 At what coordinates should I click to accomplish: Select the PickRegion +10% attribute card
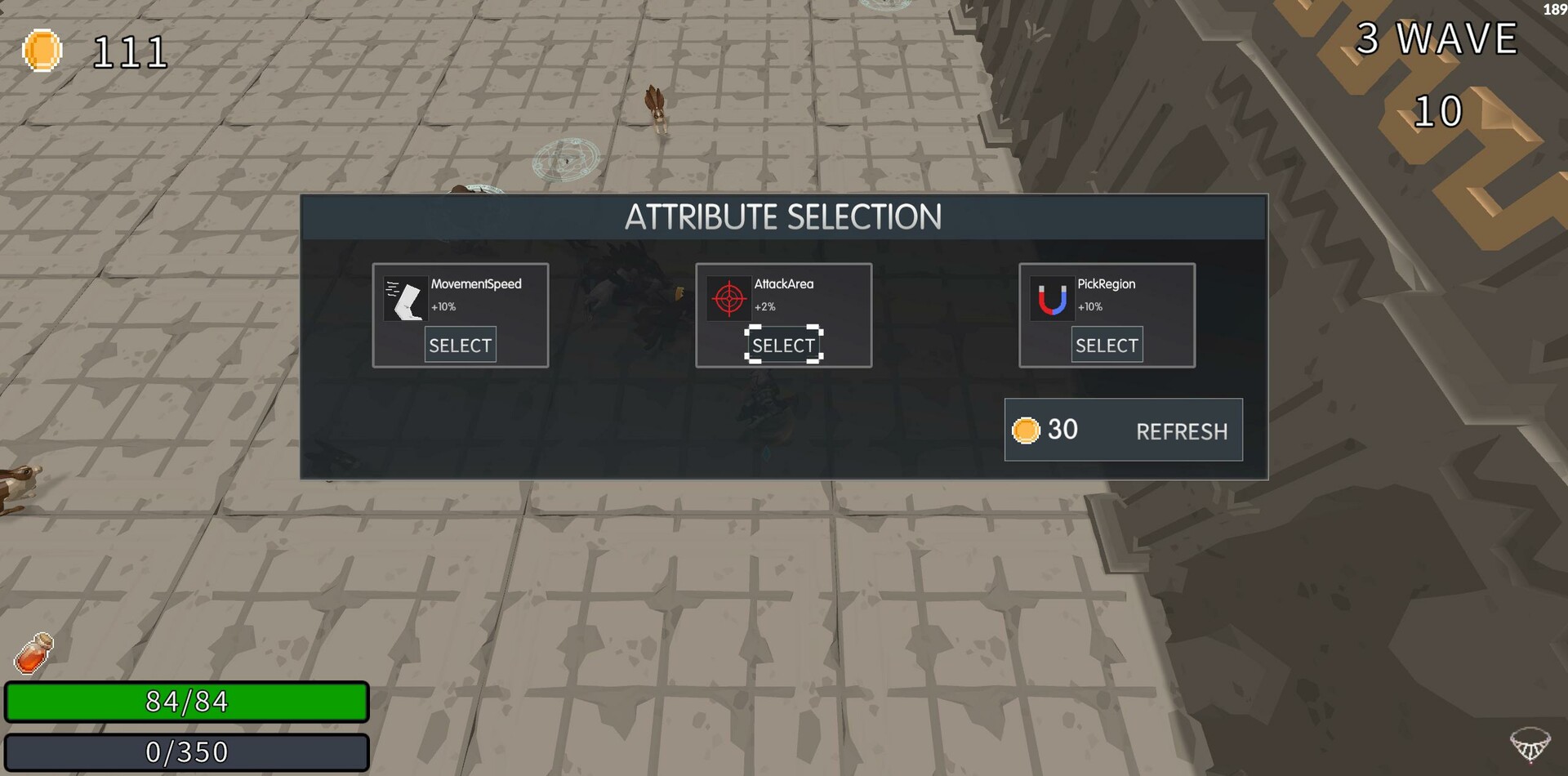click(x=1106, y=344)
